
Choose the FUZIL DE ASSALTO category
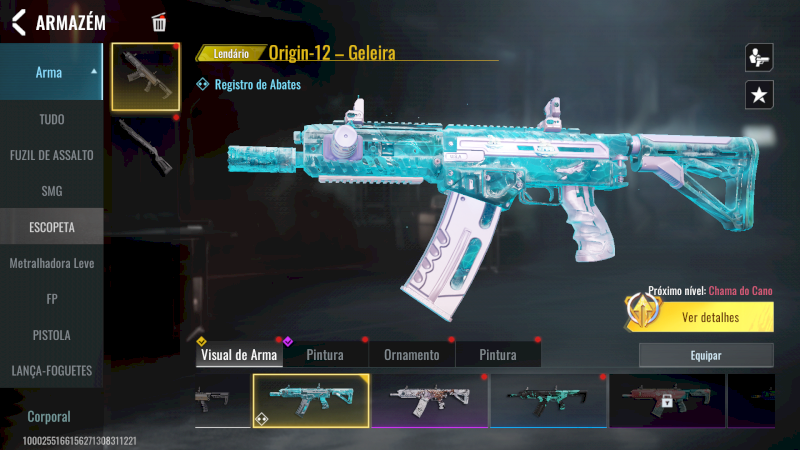pos(52,155)
